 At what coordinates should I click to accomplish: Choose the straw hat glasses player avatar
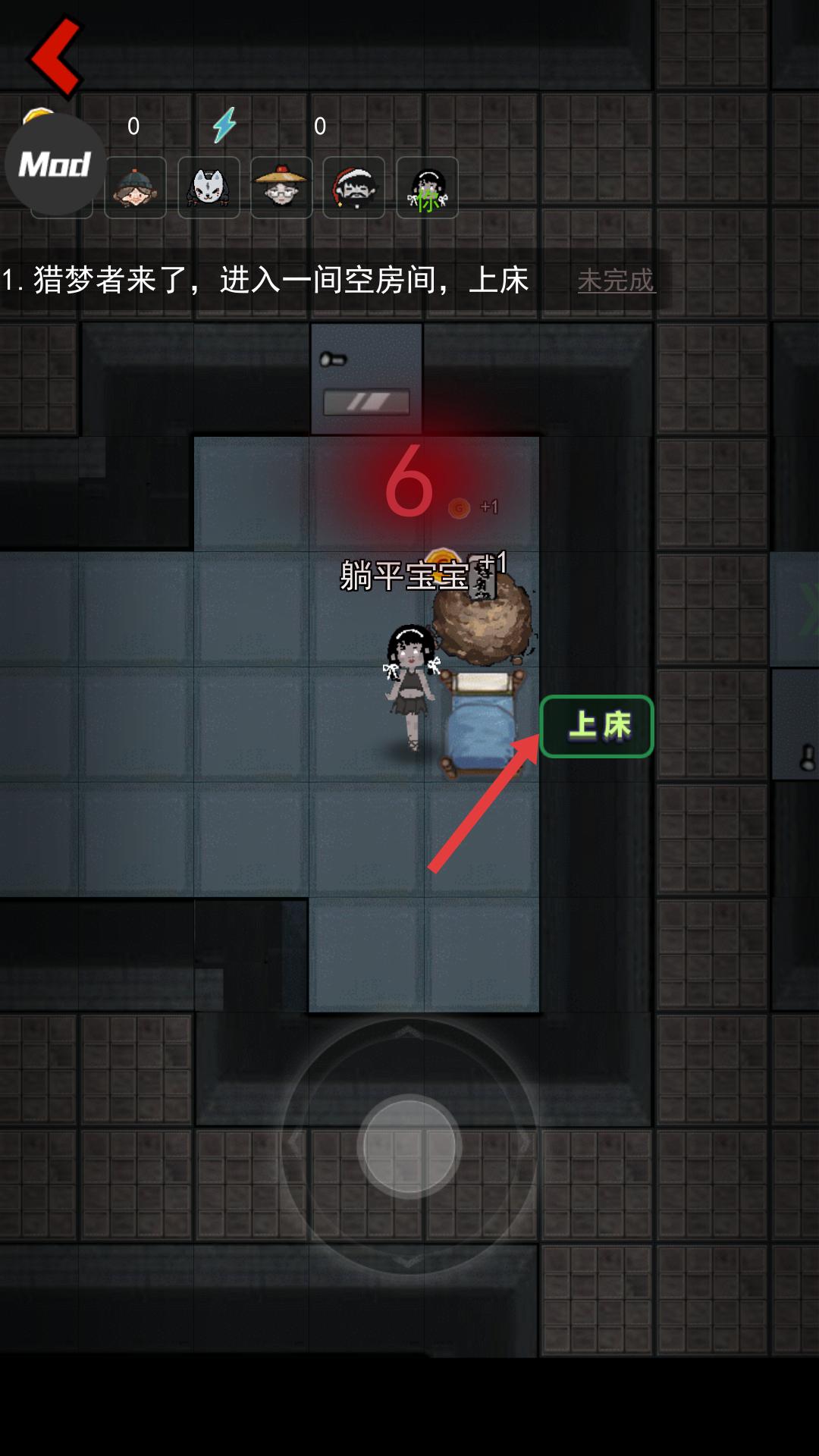(x=281, y=188)
